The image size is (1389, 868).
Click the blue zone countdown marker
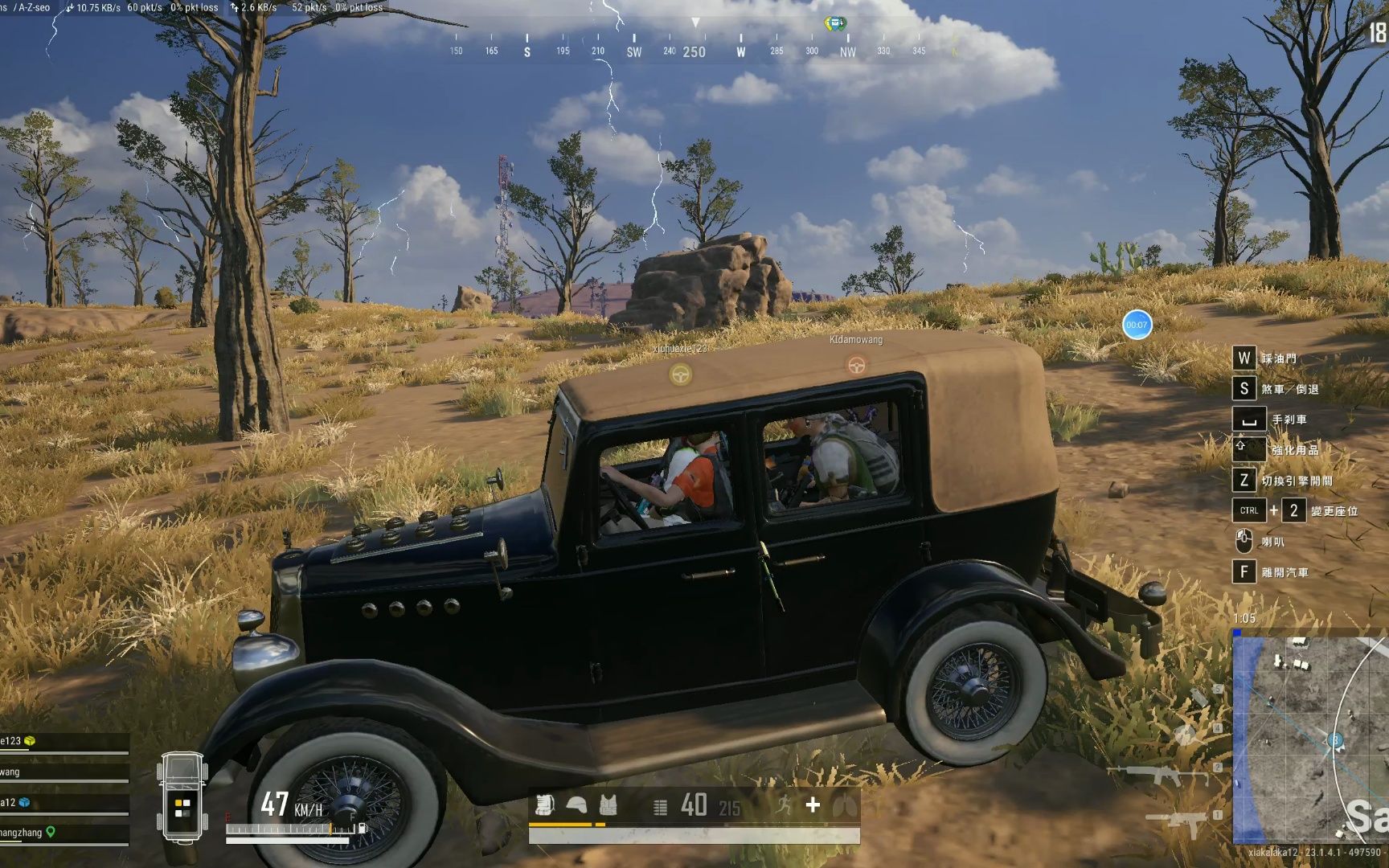coord(1137,325)
